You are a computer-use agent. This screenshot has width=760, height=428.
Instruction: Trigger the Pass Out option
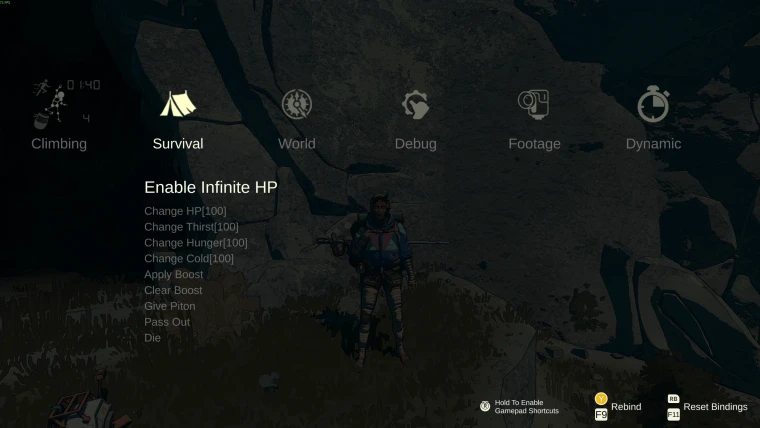click(166, 322)
